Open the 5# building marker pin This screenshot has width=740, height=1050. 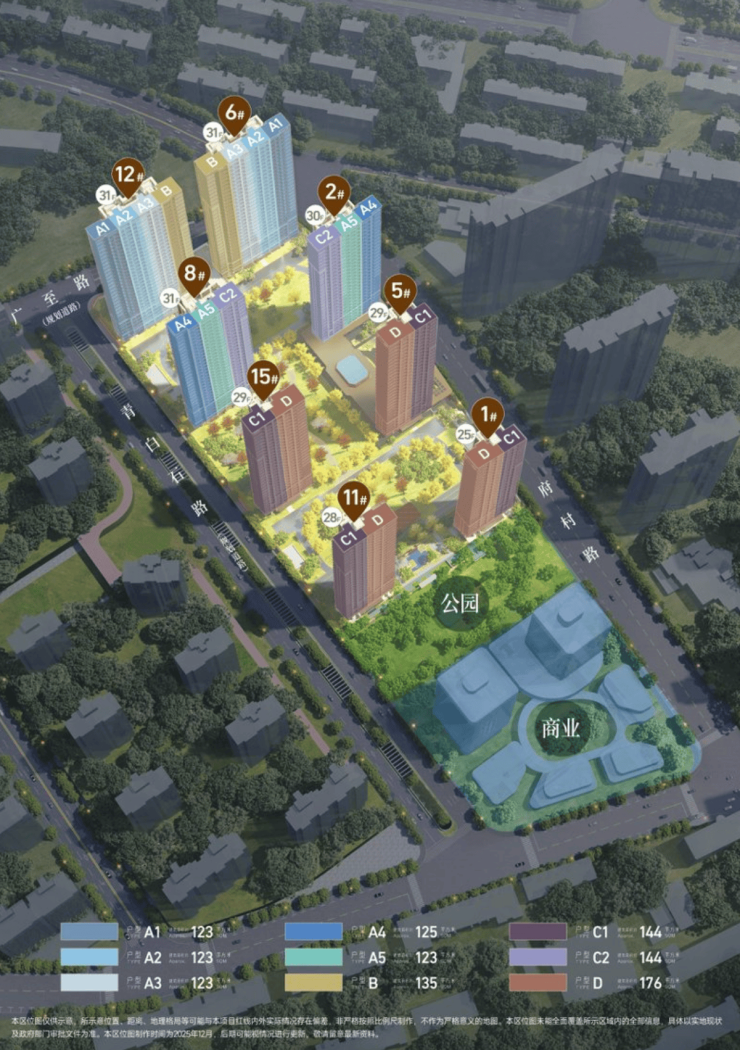399,291
